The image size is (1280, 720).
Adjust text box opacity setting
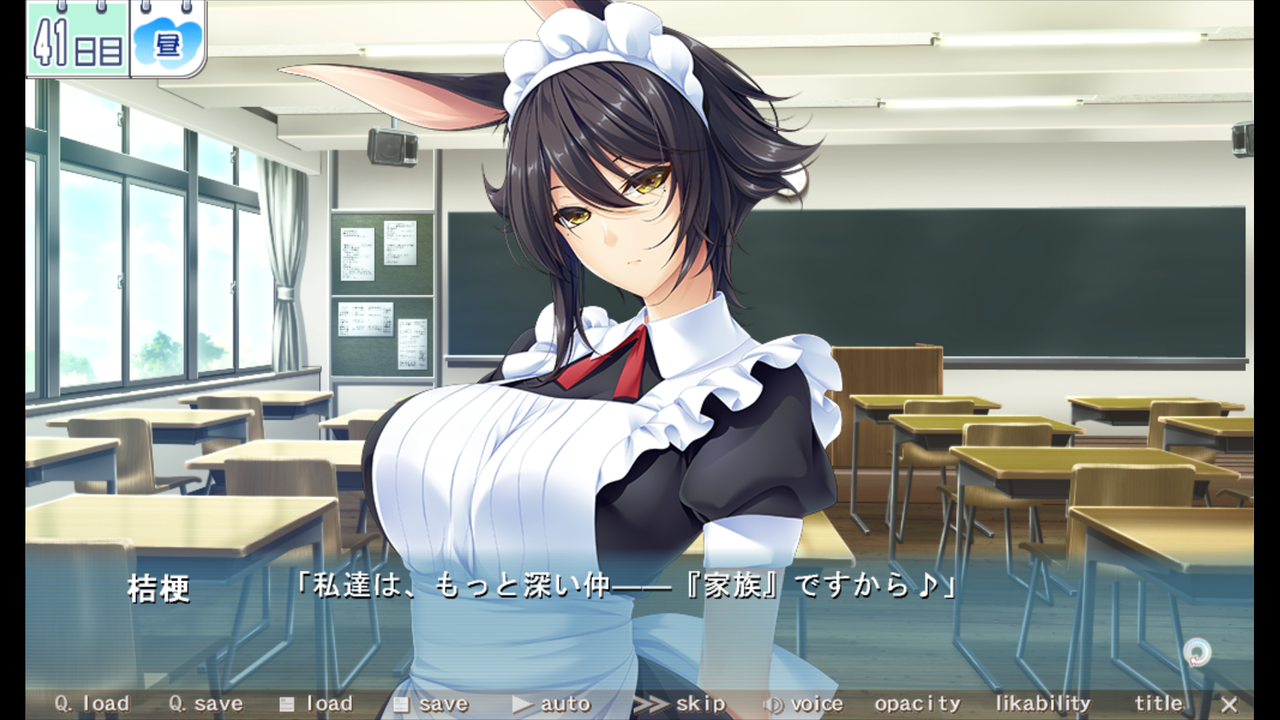(917, 704)
